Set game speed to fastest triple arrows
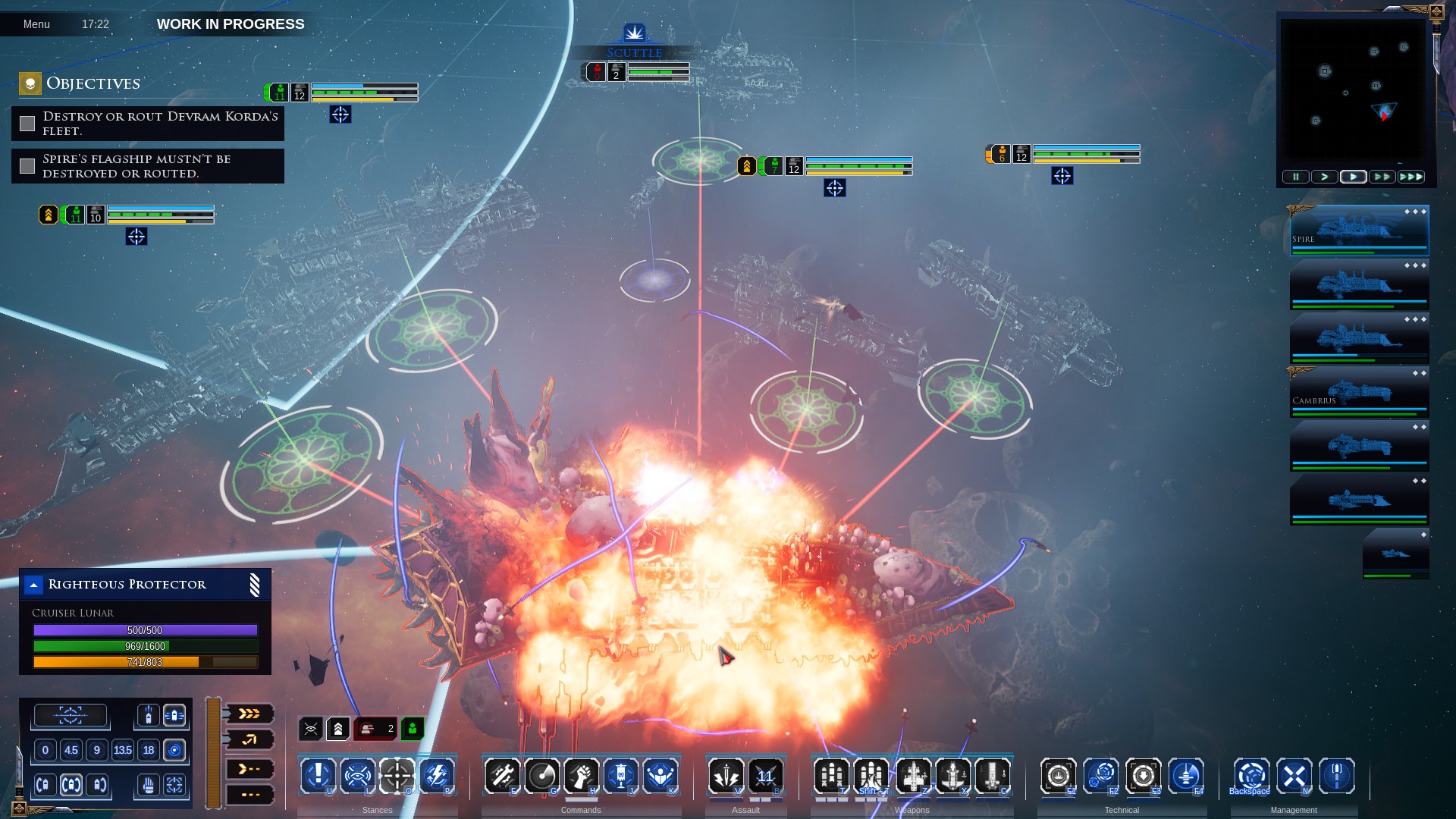Screen dimensions: 1456x819 [1410, 177]
